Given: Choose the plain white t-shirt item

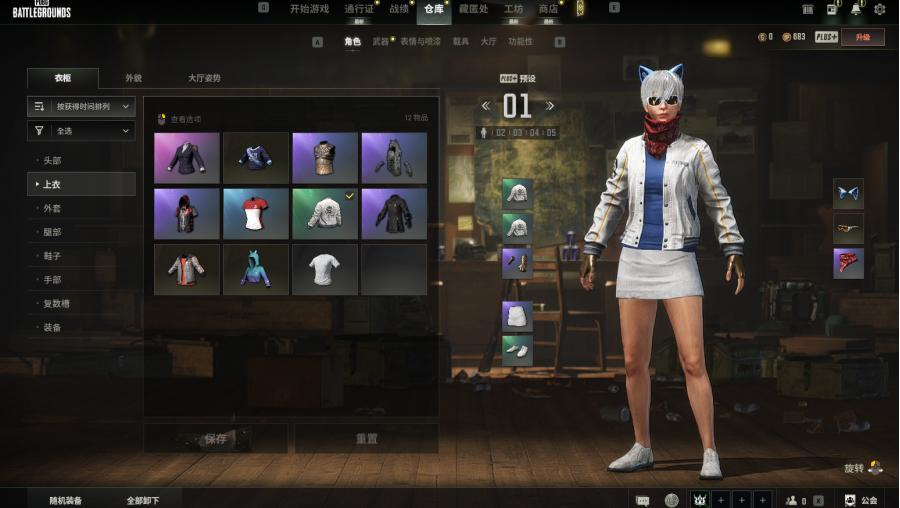Looking at the screenshot, I should tap(325, 270).
